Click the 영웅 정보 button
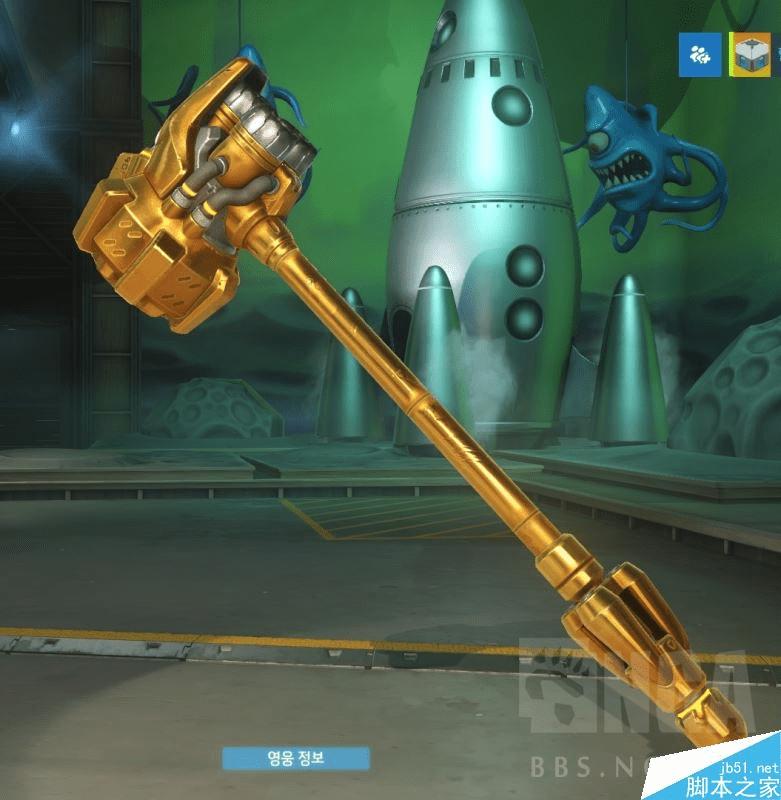 295,758
